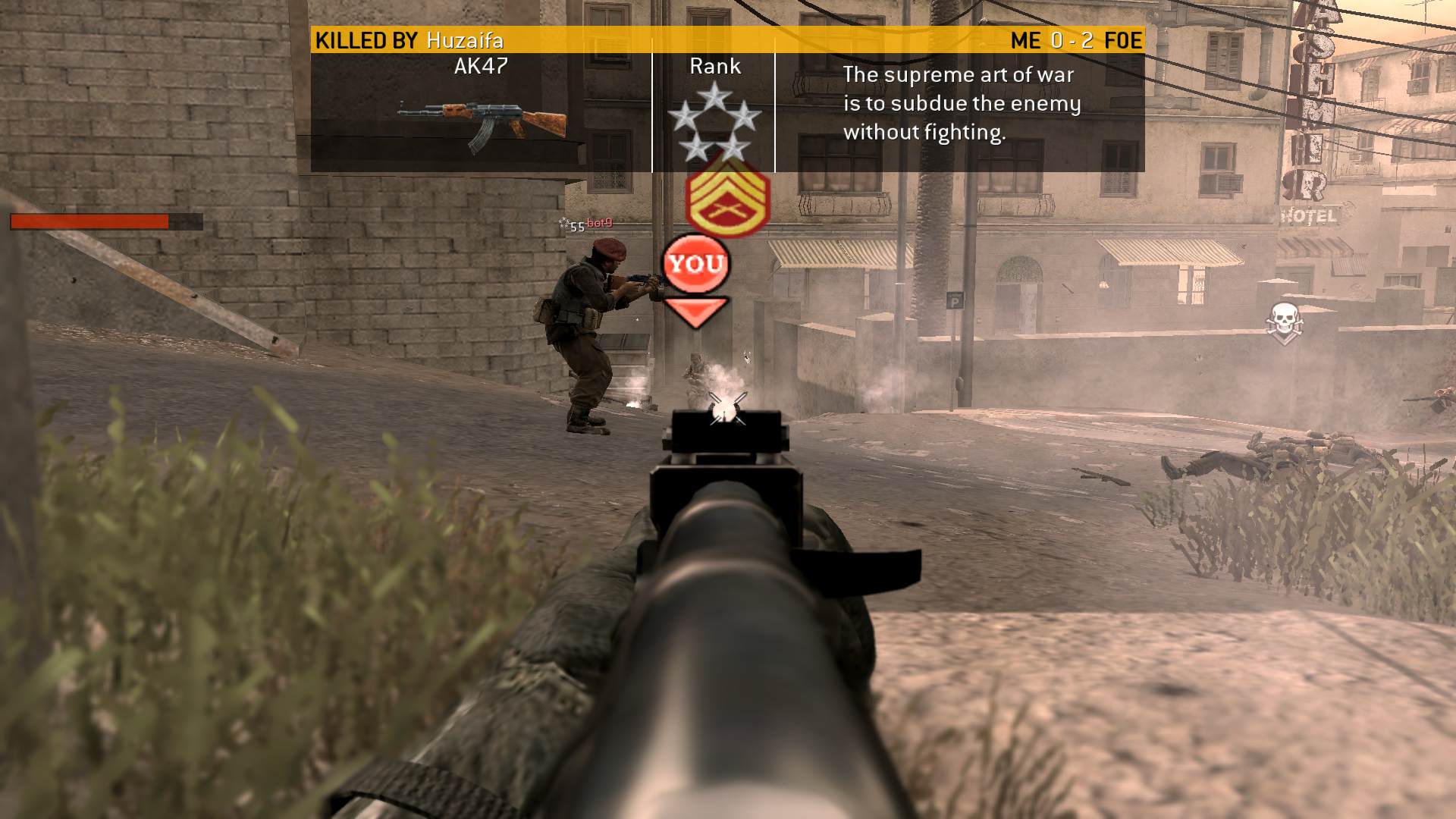Click the AK47 weapon image in killcam panel
This screenshot has height=819, width=1456.
482,125
